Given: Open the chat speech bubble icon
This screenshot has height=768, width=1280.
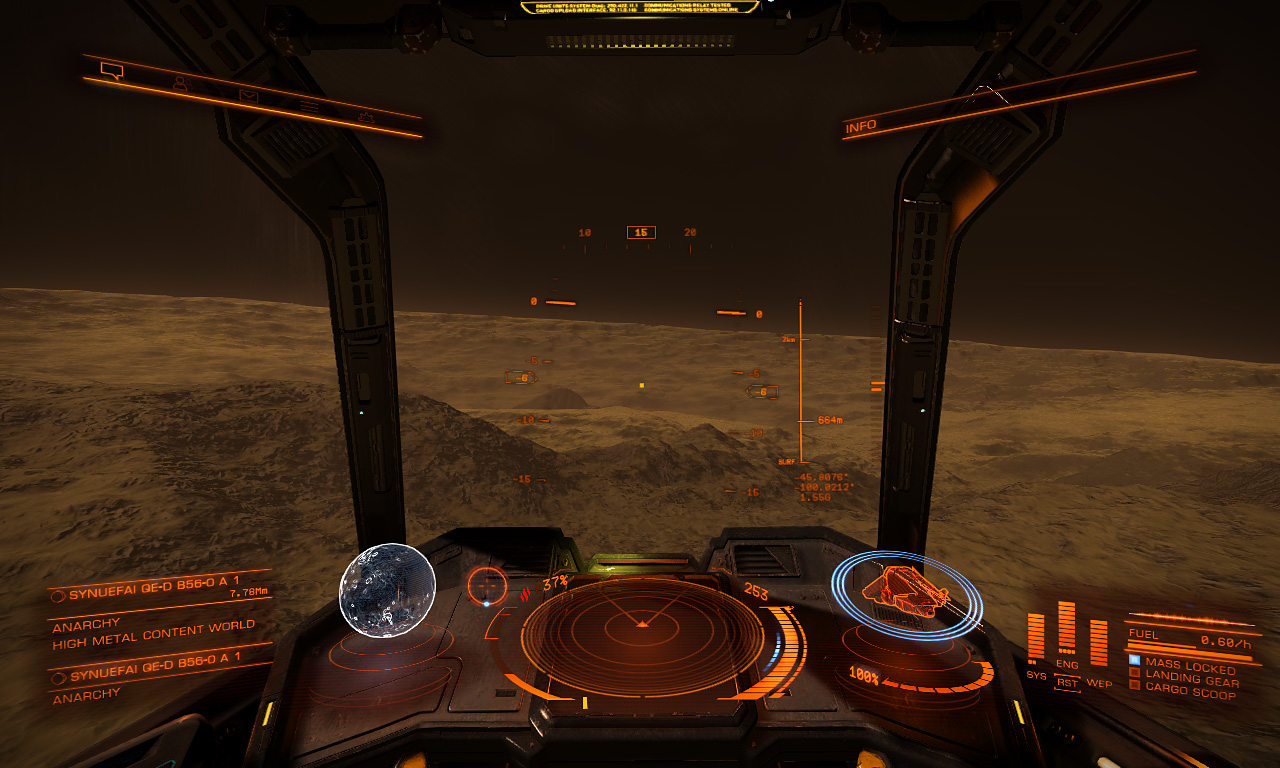Looking at the screenshot, I should coord(111,70).
